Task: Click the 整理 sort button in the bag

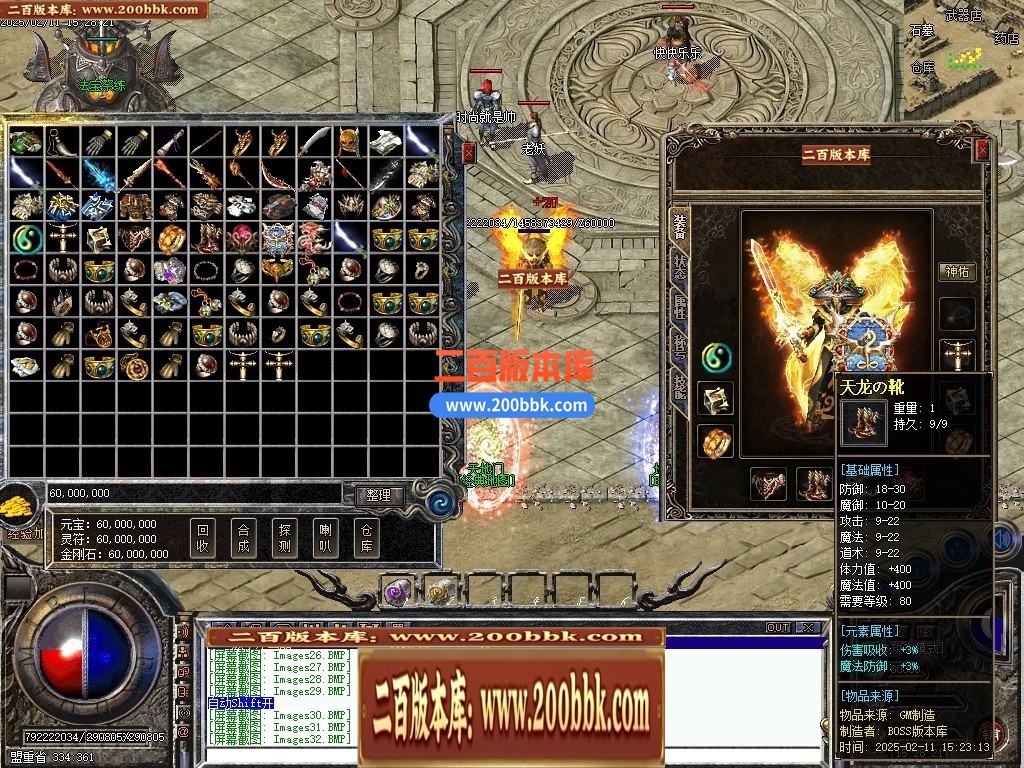Action: click(x=379, y=495)
